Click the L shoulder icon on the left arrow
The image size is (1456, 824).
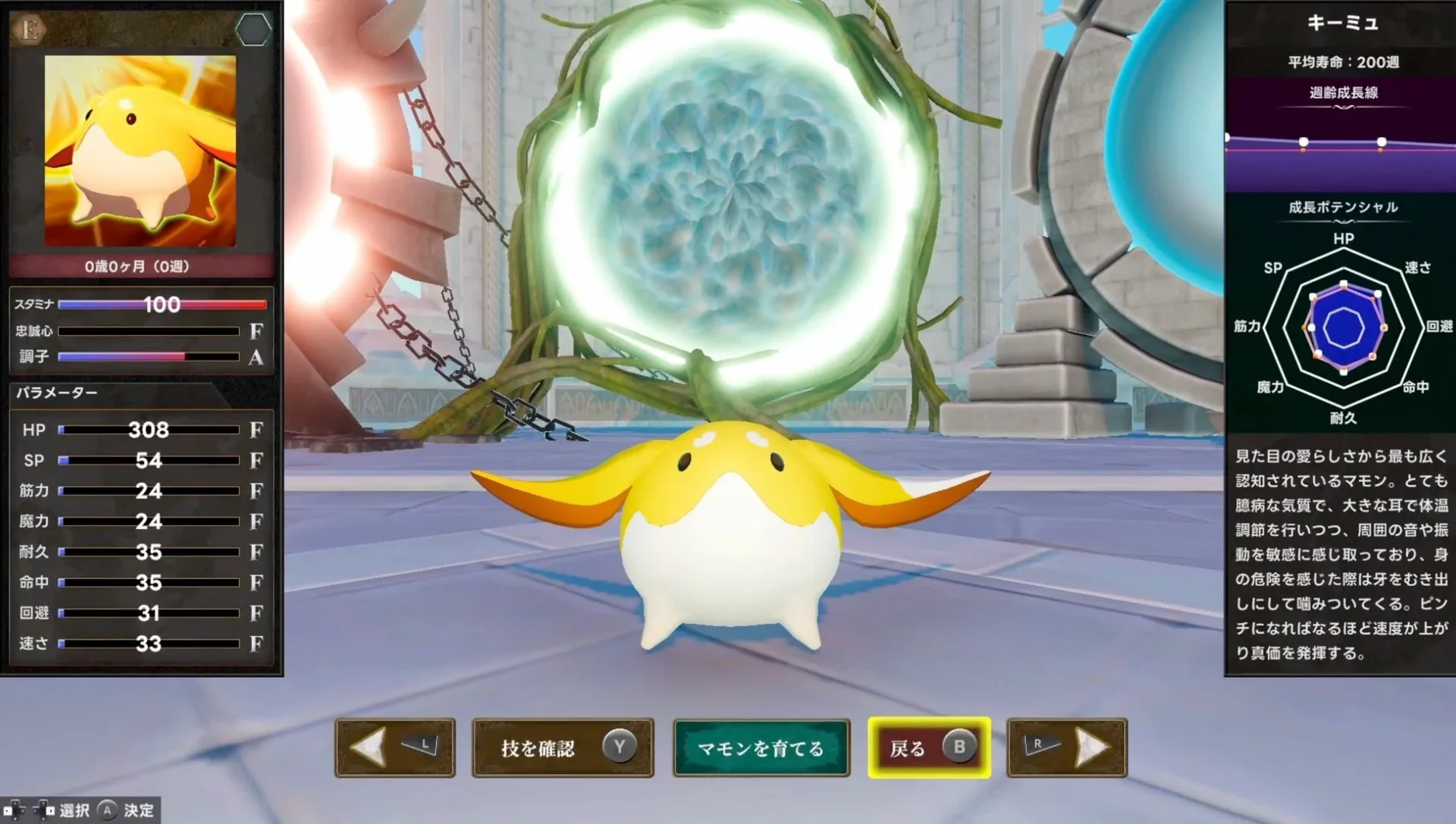point(422,745)
